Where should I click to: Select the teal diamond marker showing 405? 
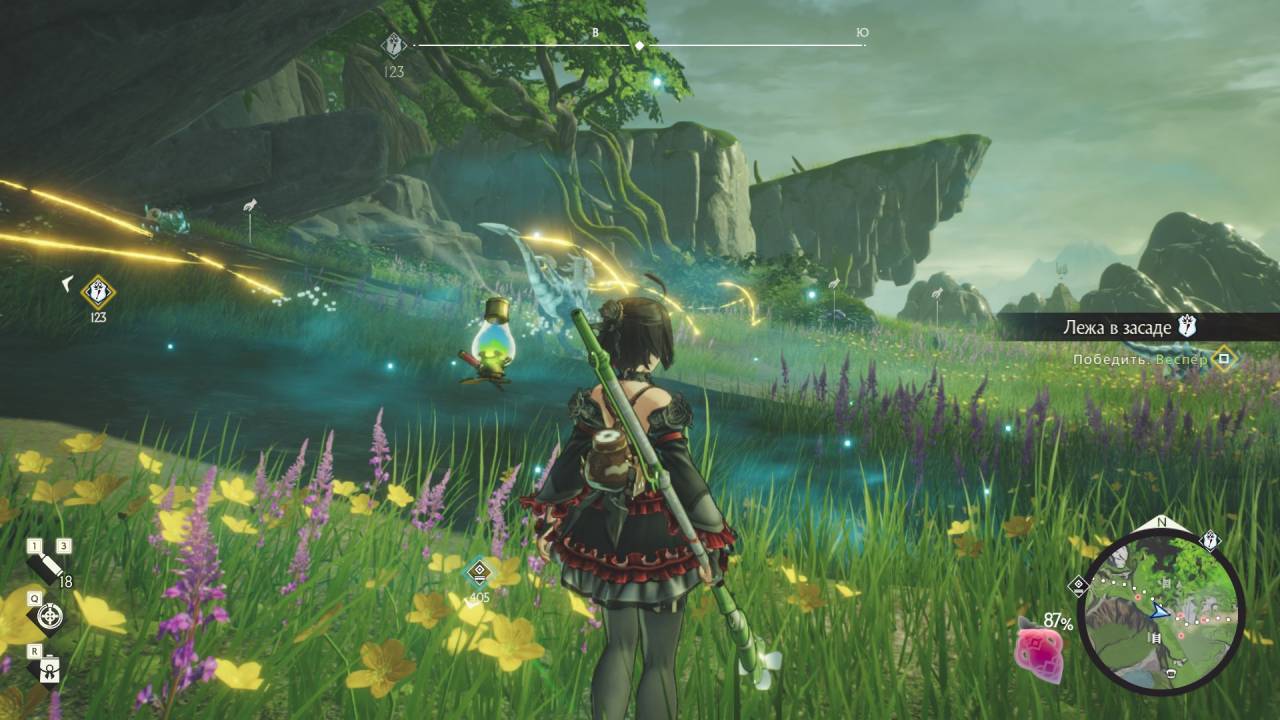480,572
